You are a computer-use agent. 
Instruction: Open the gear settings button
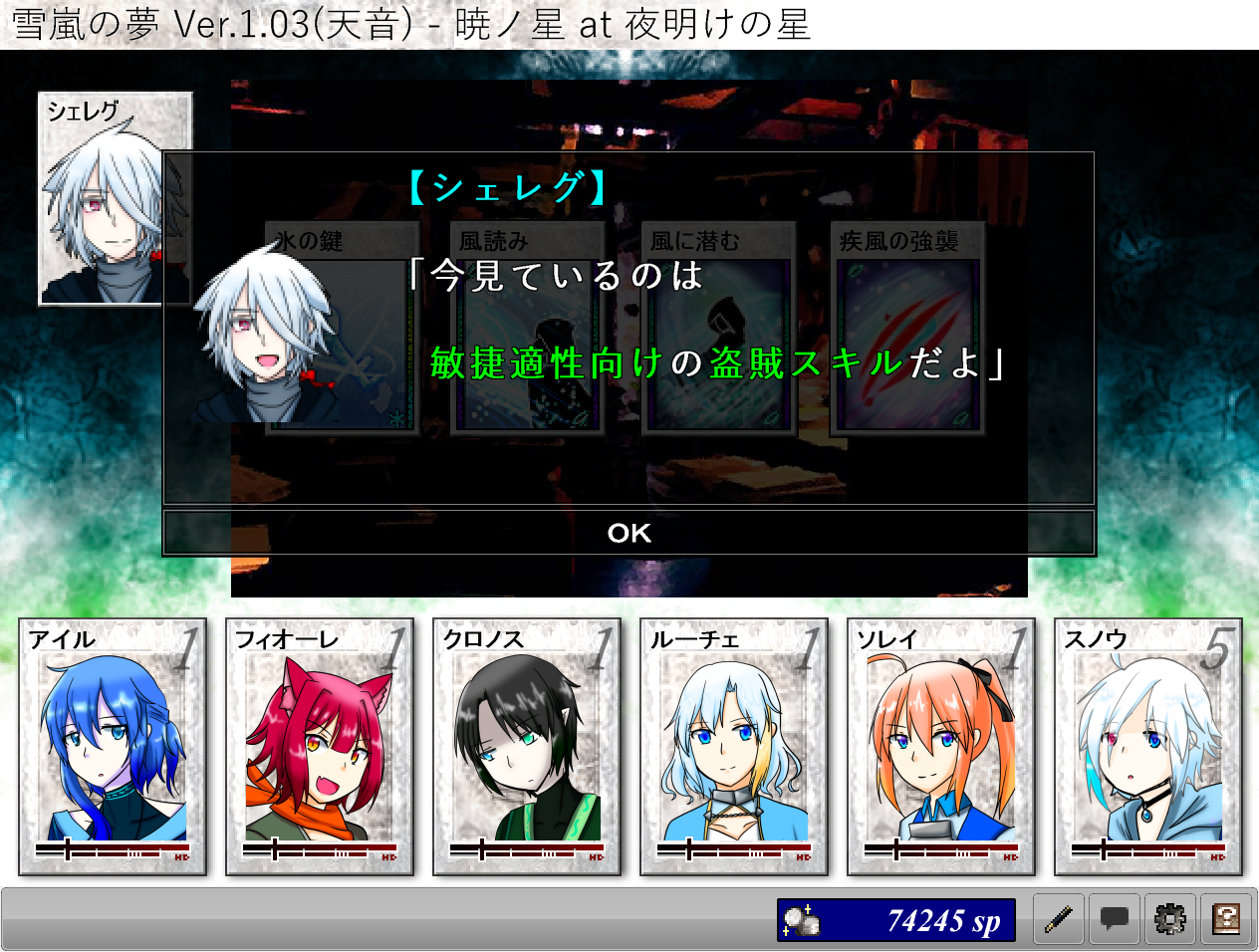tap(1170, 919)
